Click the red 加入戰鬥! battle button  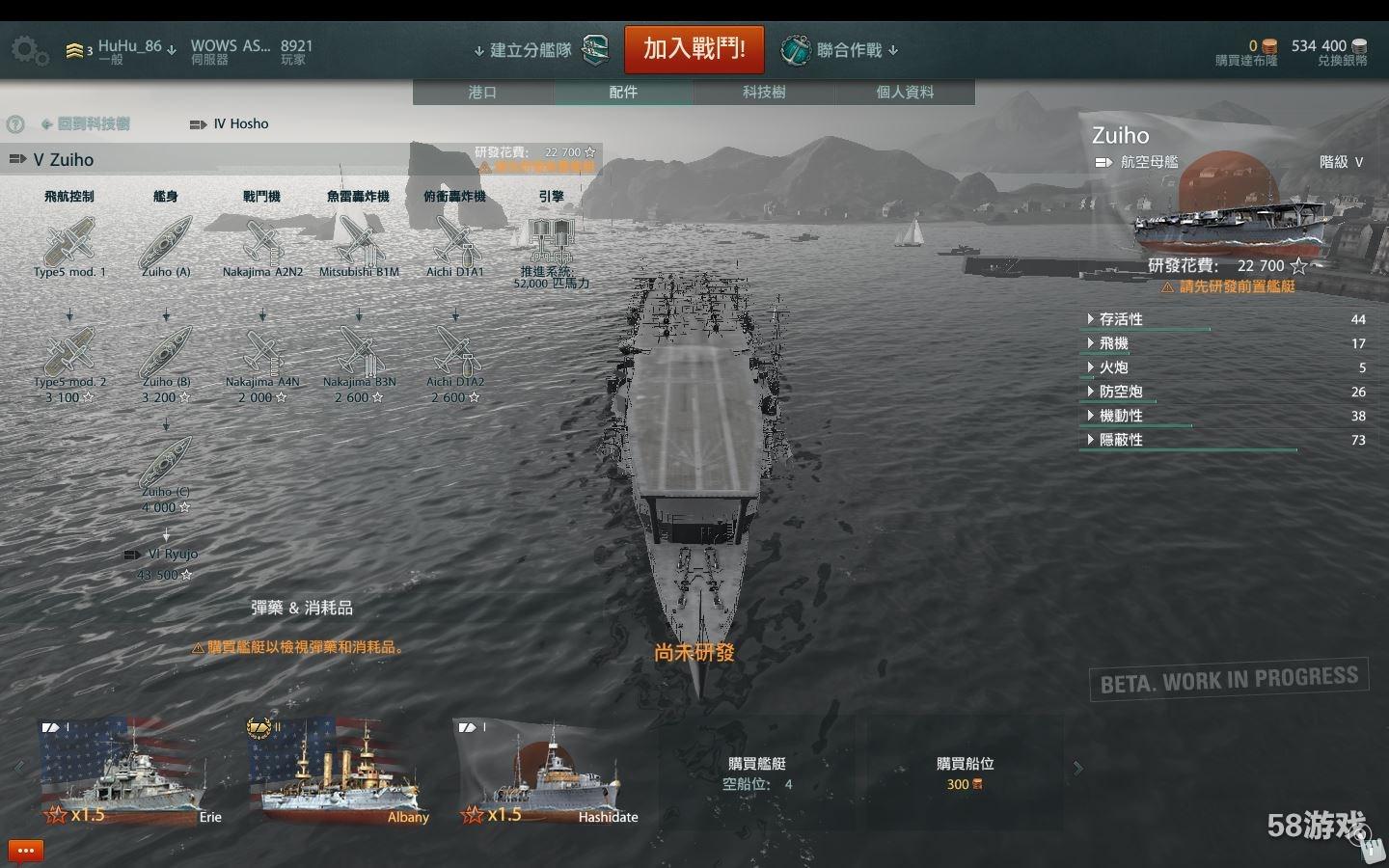click(694, 49)
